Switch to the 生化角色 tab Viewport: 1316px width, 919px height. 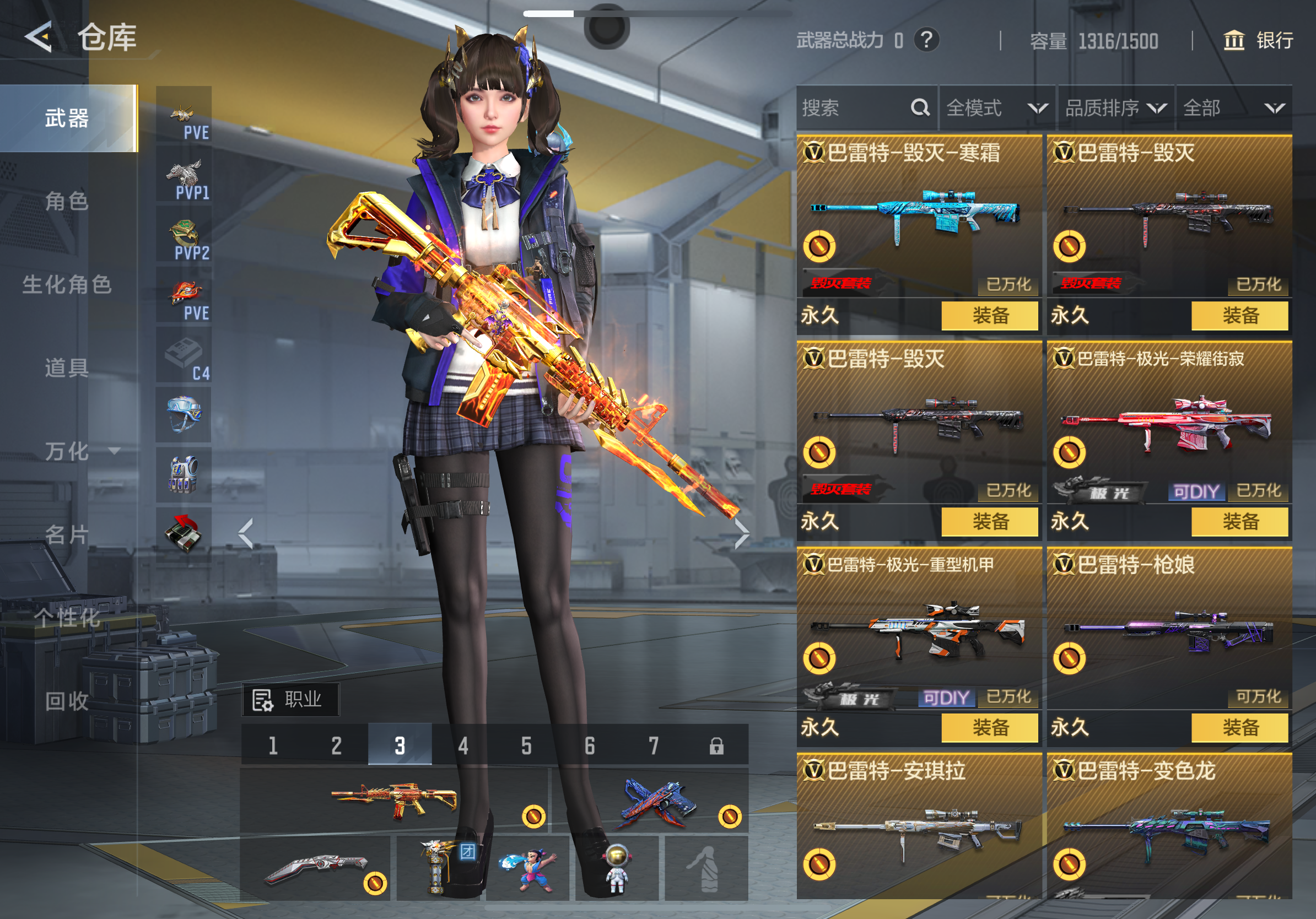click(x=67, y=284)
